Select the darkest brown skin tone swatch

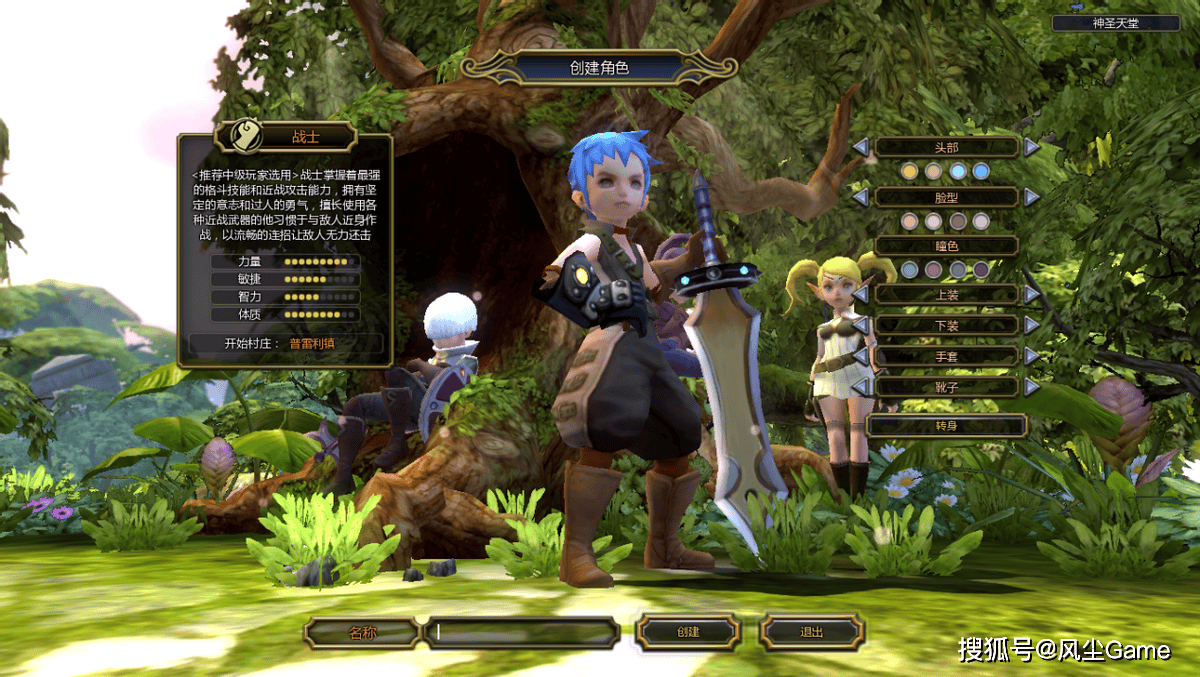pyautogui.click(x=957, y=221)
